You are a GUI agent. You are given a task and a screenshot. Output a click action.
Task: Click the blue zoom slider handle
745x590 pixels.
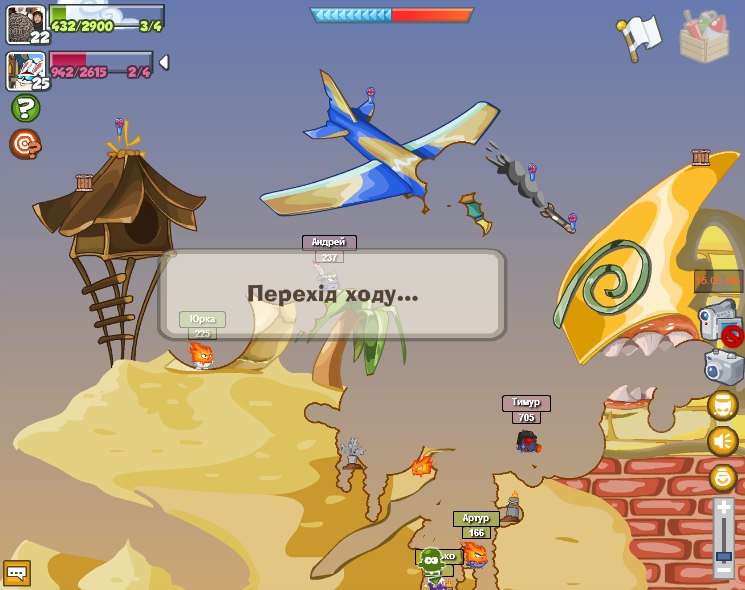click(x=724, y=556)
